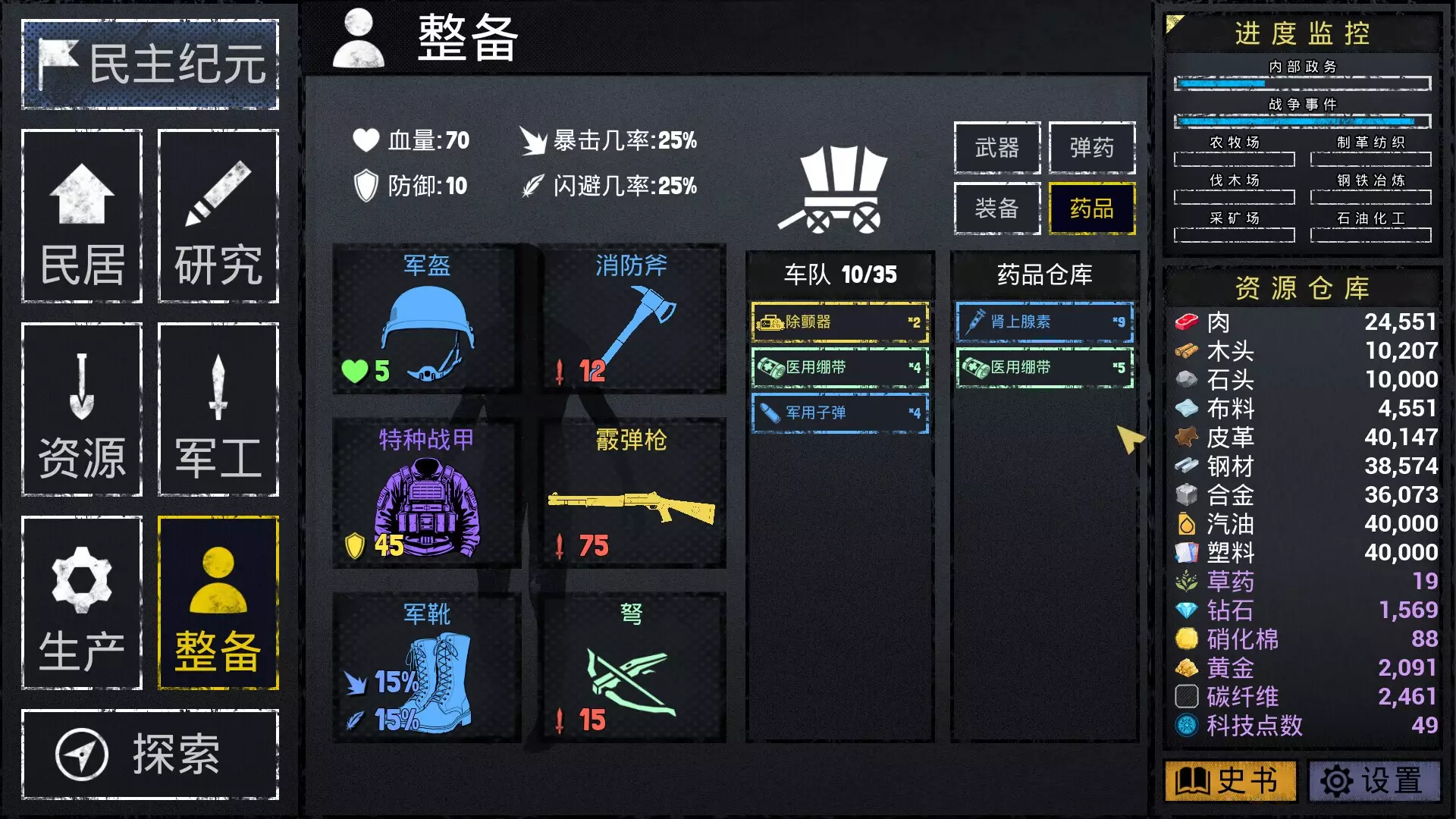Select the 探索 exploration compass icon

[x=83, y=755]
